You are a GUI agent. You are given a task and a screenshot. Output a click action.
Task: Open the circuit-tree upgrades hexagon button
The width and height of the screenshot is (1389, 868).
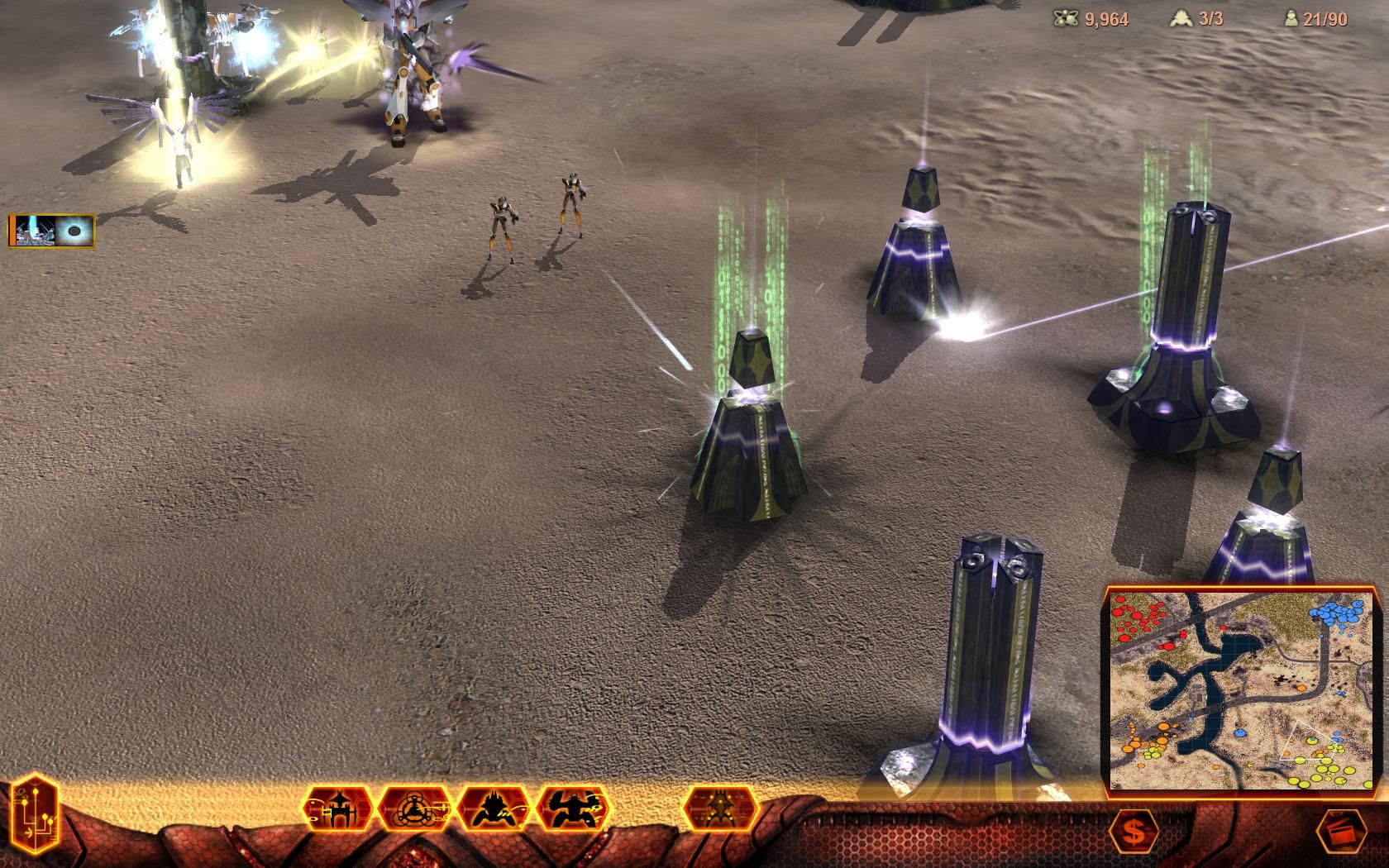(x=34, y=813)
